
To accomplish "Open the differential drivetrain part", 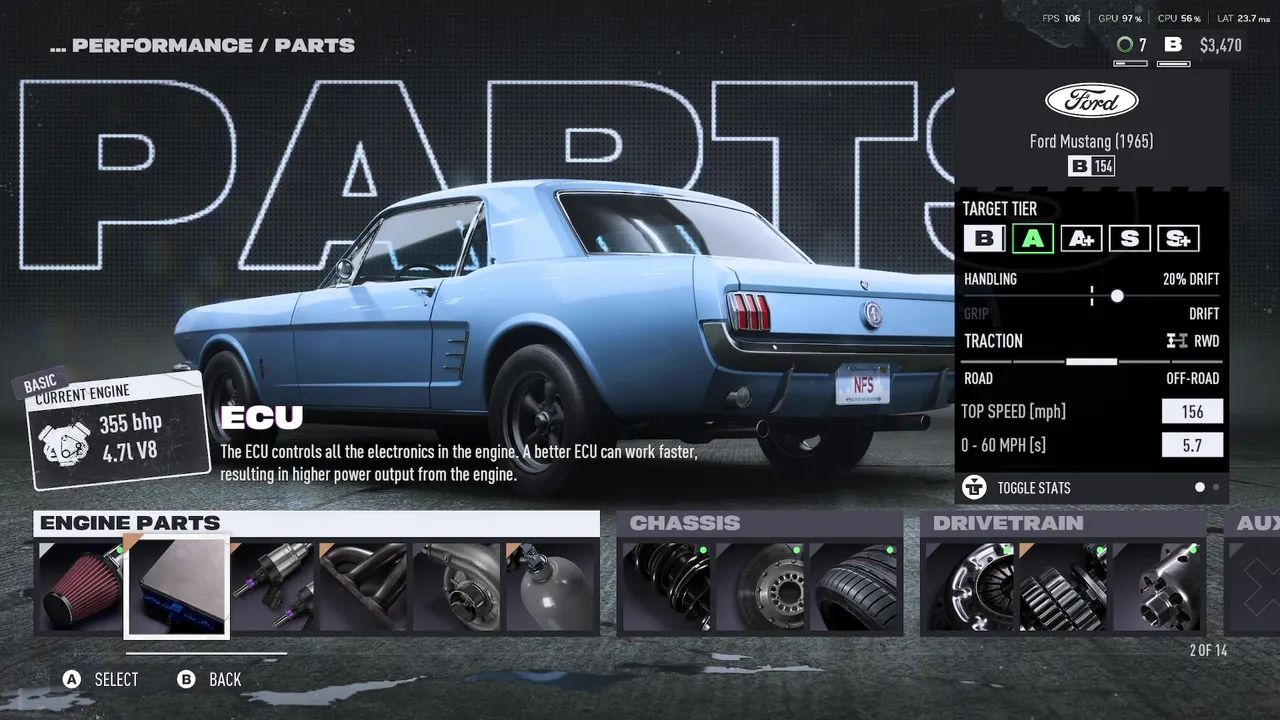I will pos(1157,588).
